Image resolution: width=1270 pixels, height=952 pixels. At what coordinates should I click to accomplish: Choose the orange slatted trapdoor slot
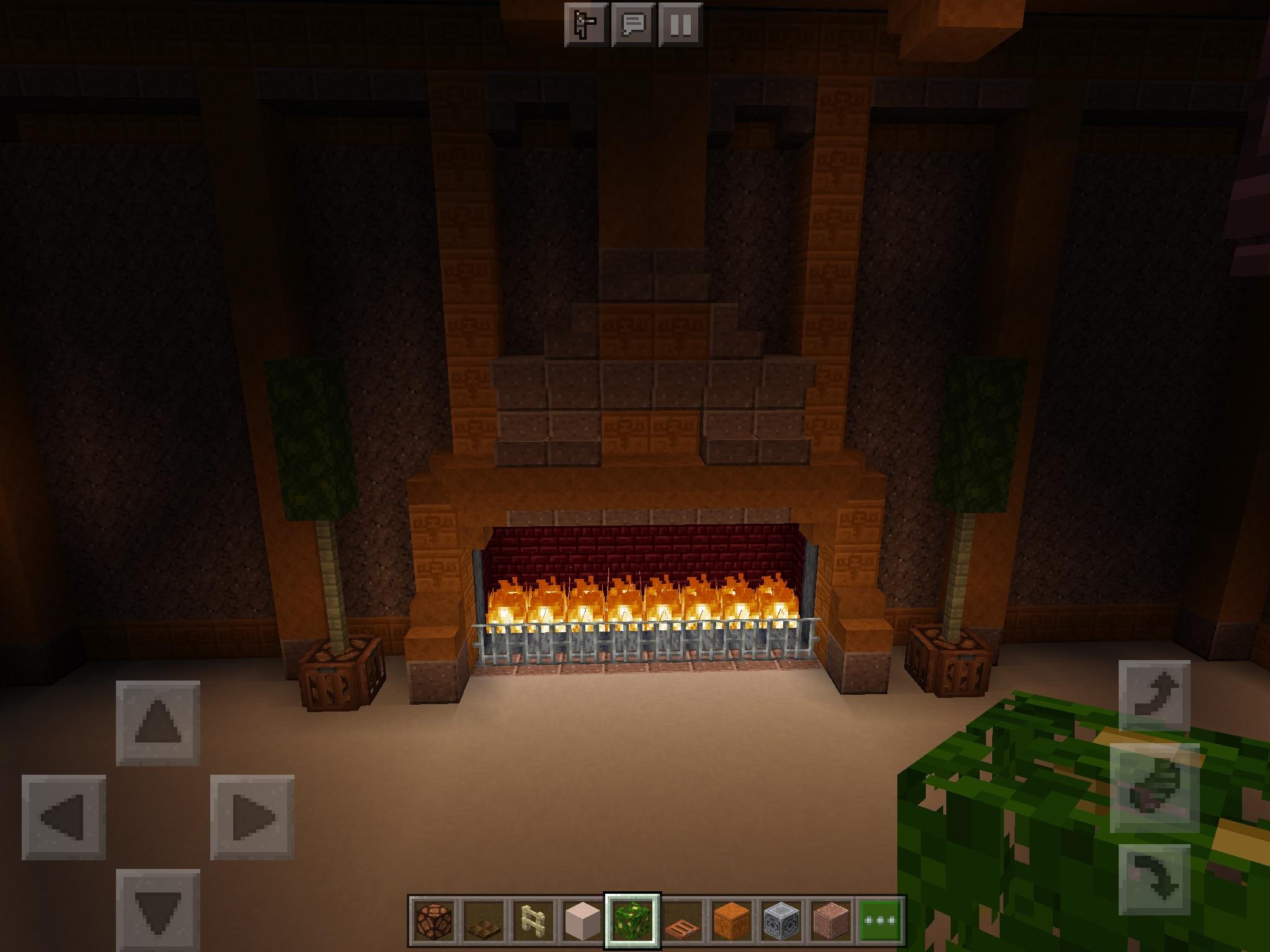[x=682, y=919]
